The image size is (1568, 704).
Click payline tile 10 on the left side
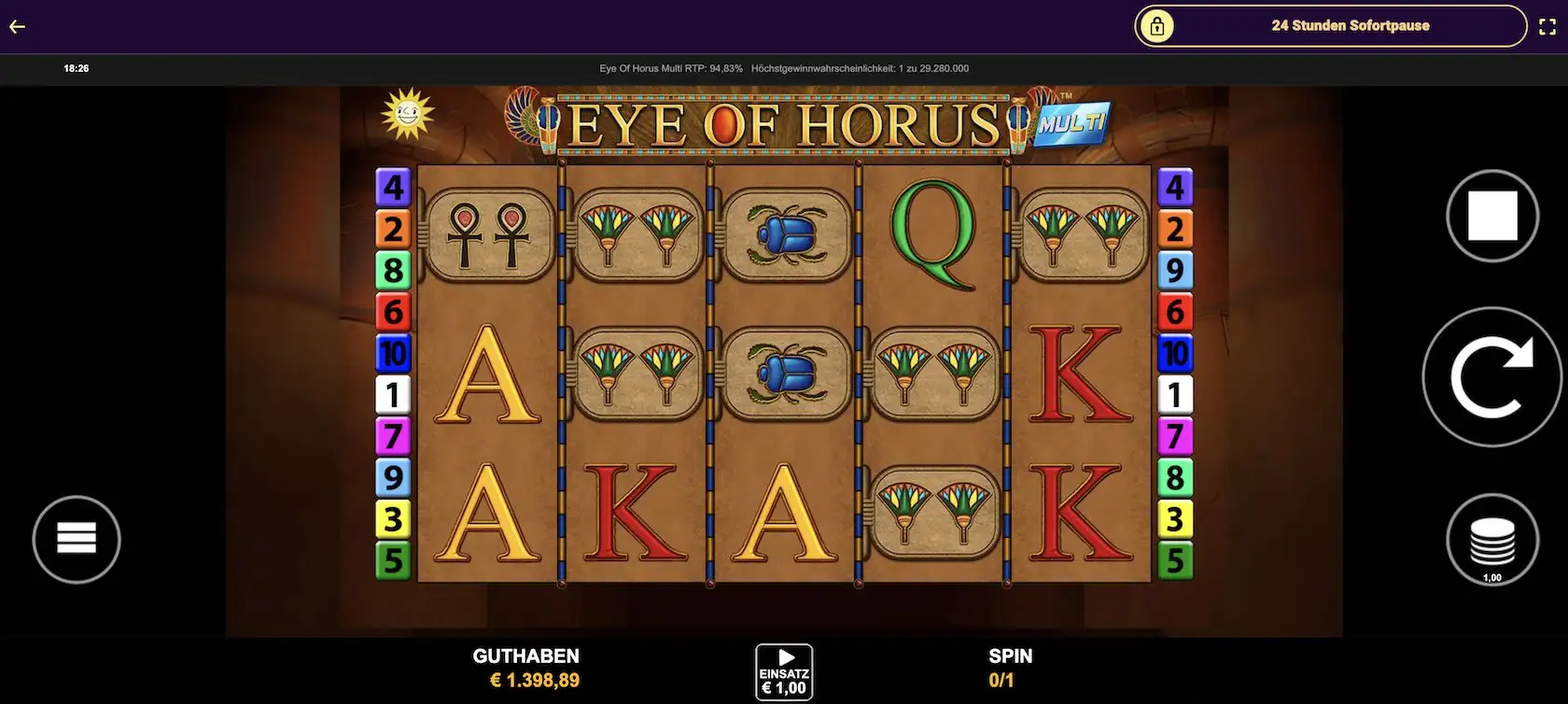[394, 353]
